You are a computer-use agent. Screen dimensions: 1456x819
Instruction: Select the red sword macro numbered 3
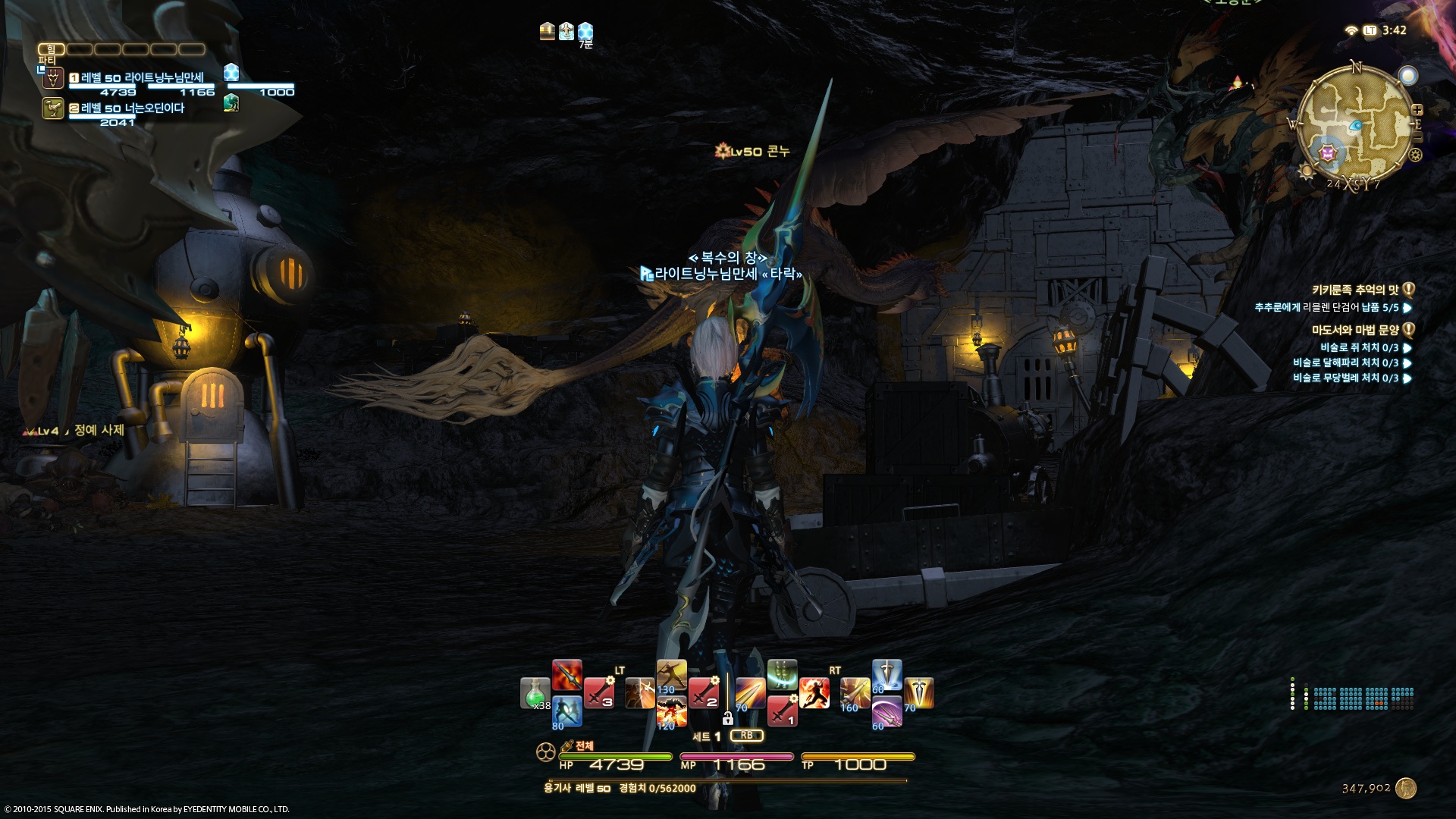coord(599,693)
